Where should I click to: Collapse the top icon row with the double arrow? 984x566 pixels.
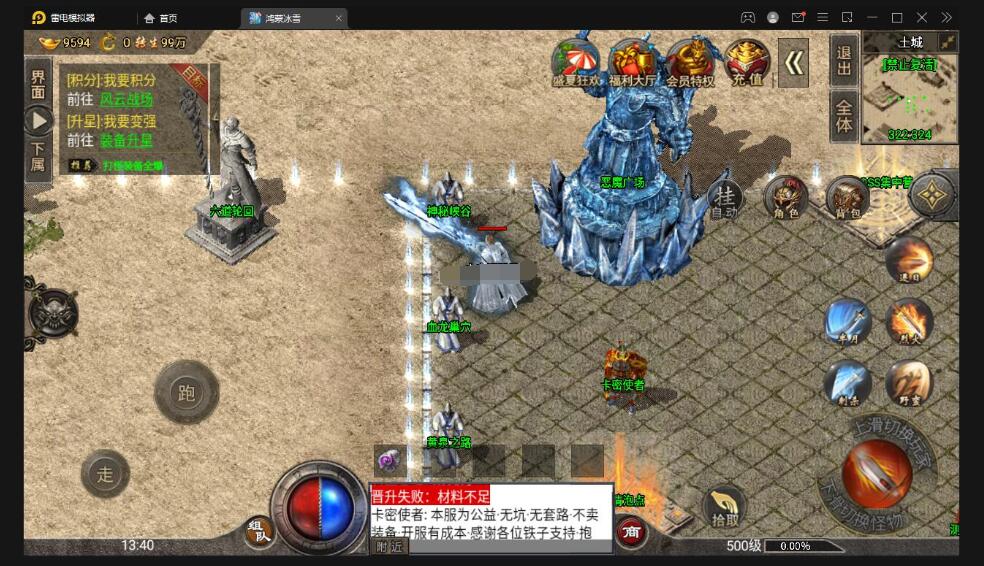tap(794, 63)
